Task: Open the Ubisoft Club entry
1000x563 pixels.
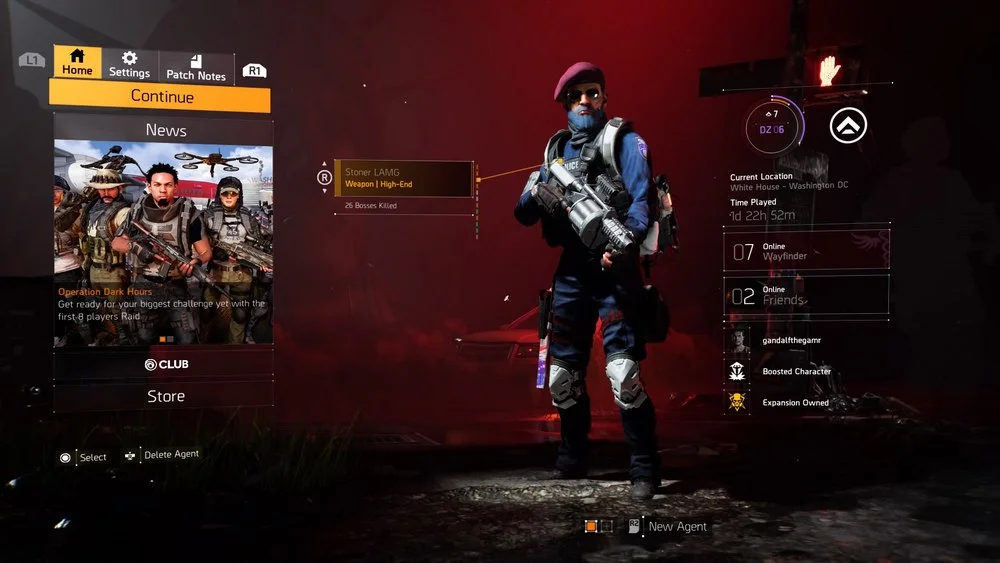Action: (165, 364)
